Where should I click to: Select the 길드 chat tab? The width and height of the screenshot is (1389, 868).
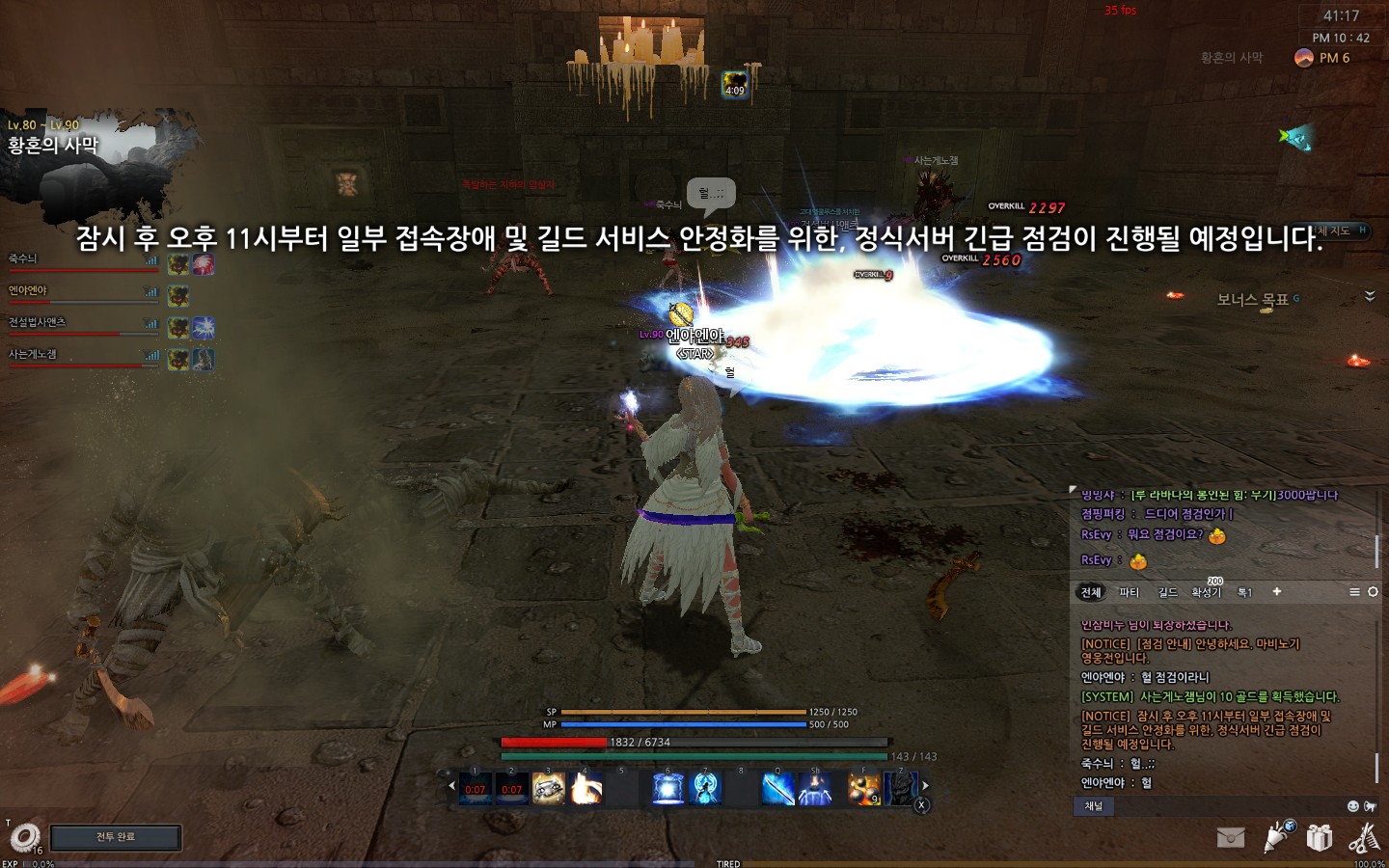(x=1168, y=592)
